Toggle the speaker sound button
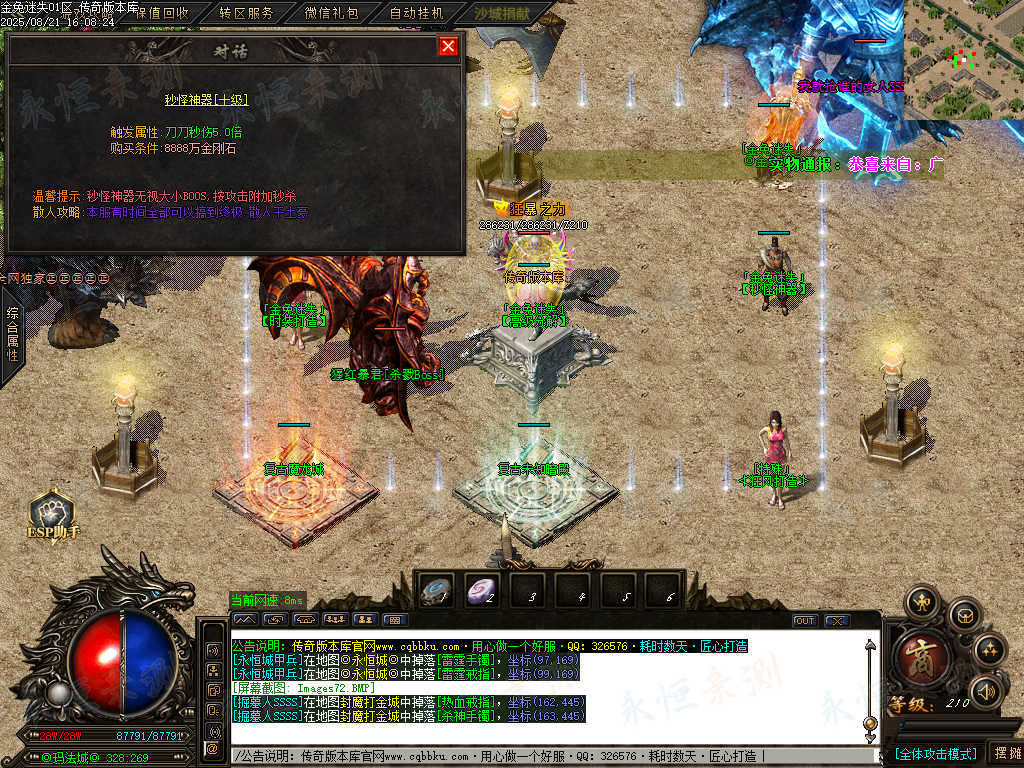 (987, 690)
